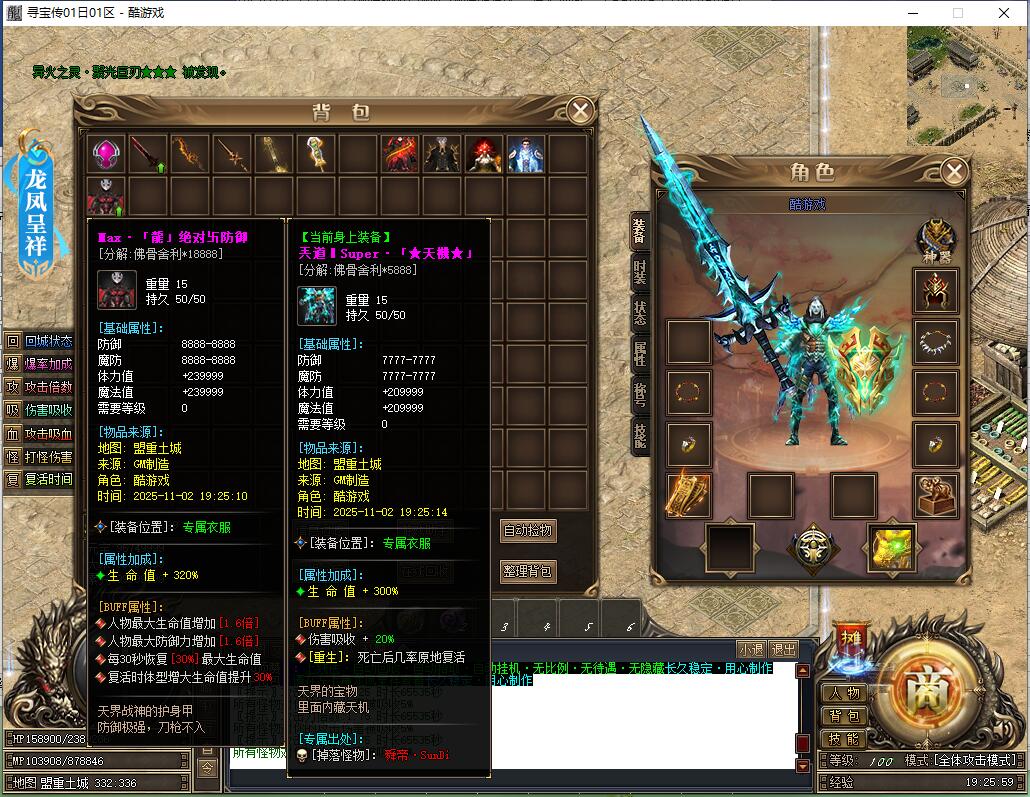Image resolution: width=1030 pixels, height=797 pixels.
Task: Click the 自动捡物 auto-pickup button
Action: [527, 530]
